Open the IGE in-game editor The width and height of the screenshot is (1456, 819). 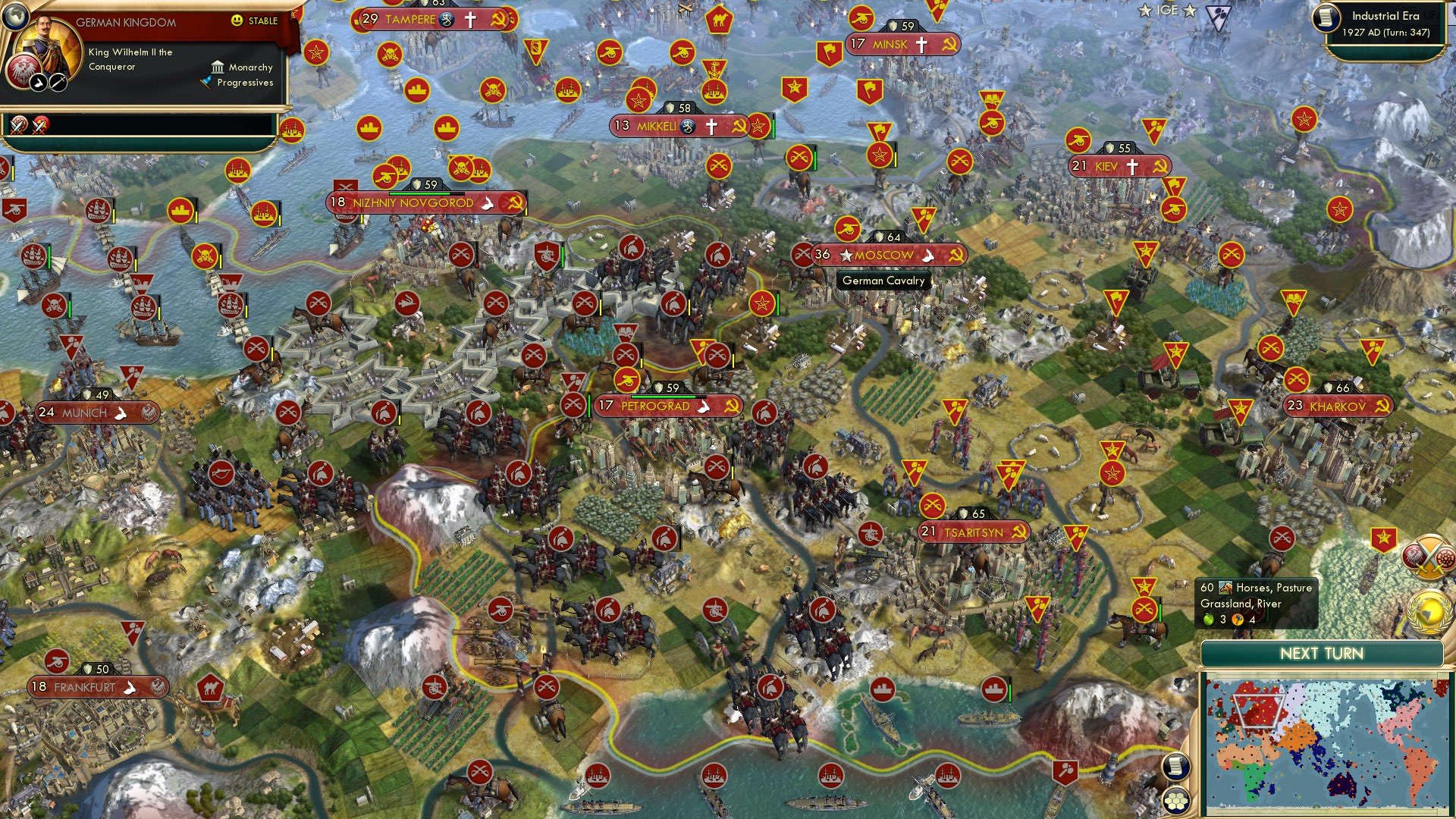(1168, 11)
